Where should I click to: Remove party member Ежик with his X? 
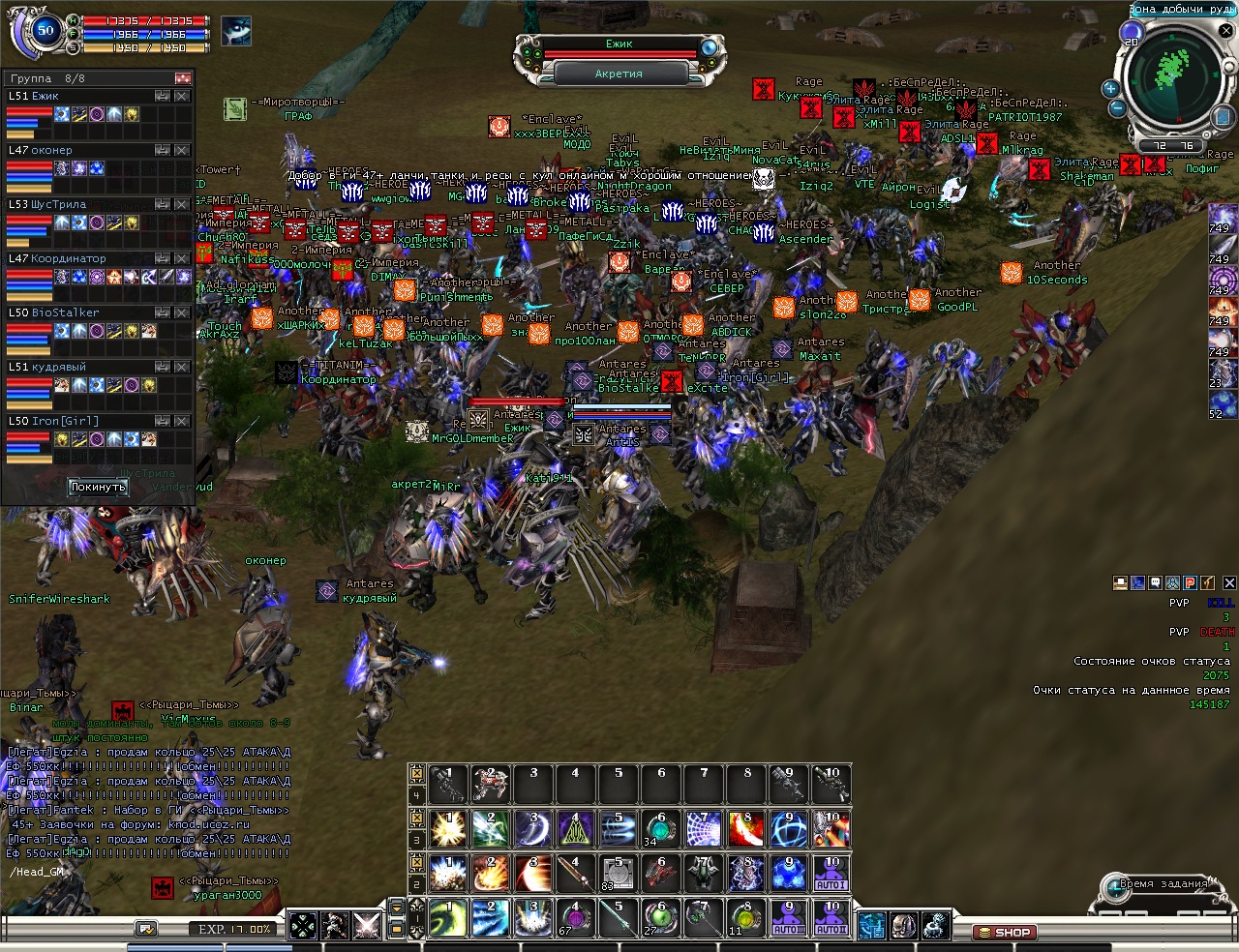click(182, 96)
